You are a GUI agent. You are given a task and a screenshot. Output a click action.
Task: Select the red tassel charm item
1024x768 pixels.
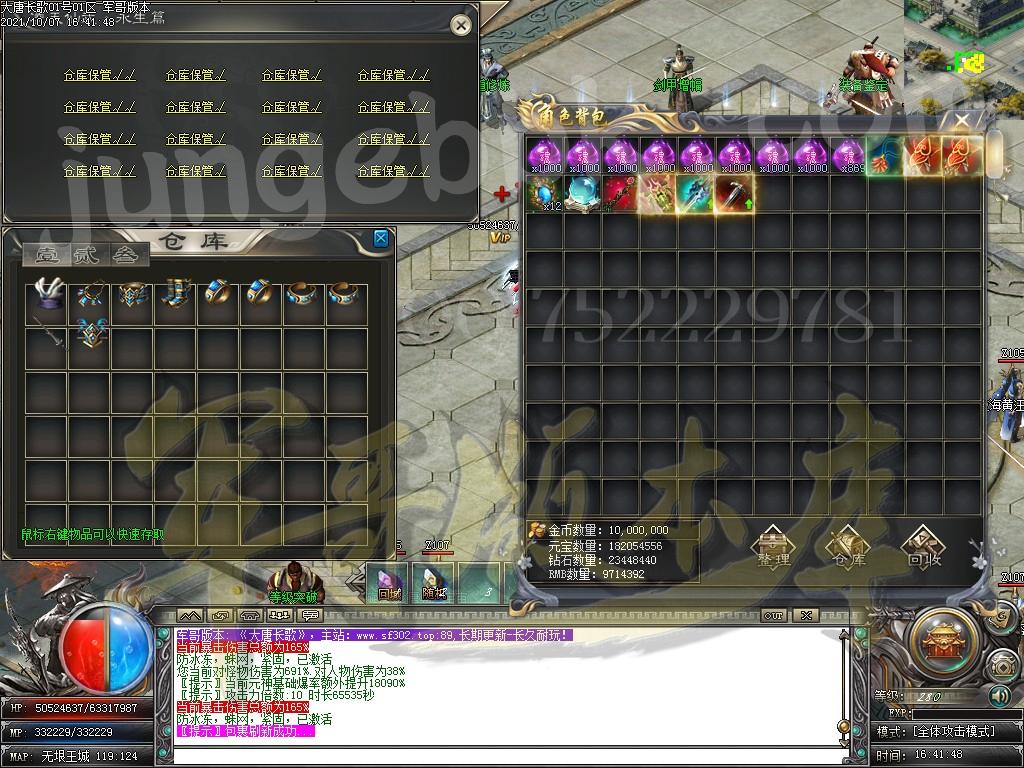coord(922,155)
